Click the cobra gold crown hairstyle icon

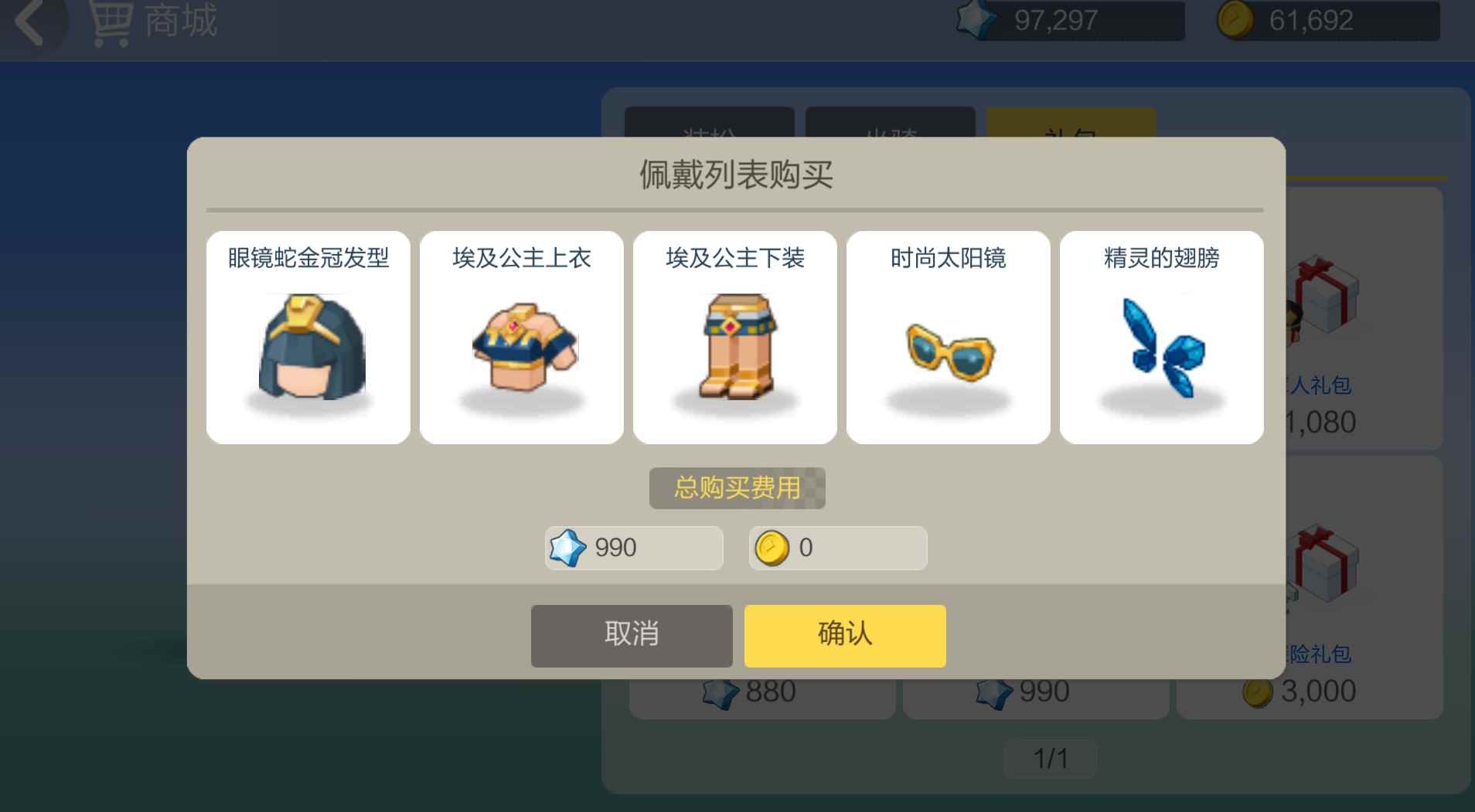click(x=308, y=349)
